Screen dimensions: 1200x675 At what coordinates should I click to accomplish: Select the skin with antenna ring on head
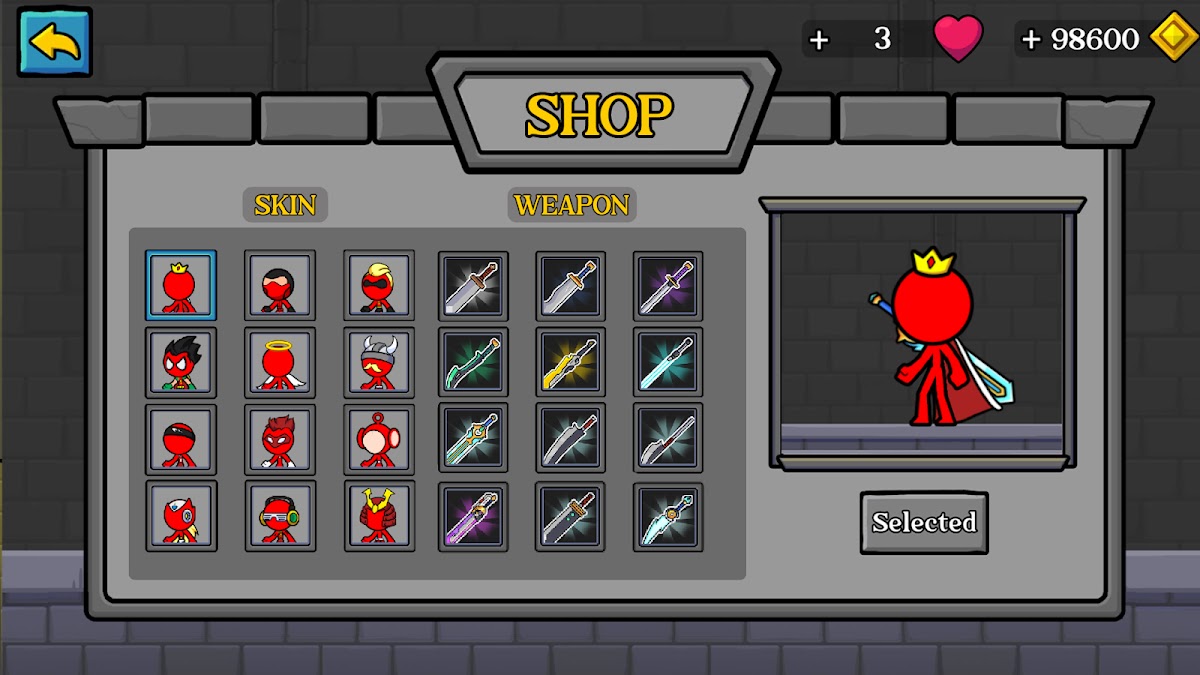click(379, 439)
